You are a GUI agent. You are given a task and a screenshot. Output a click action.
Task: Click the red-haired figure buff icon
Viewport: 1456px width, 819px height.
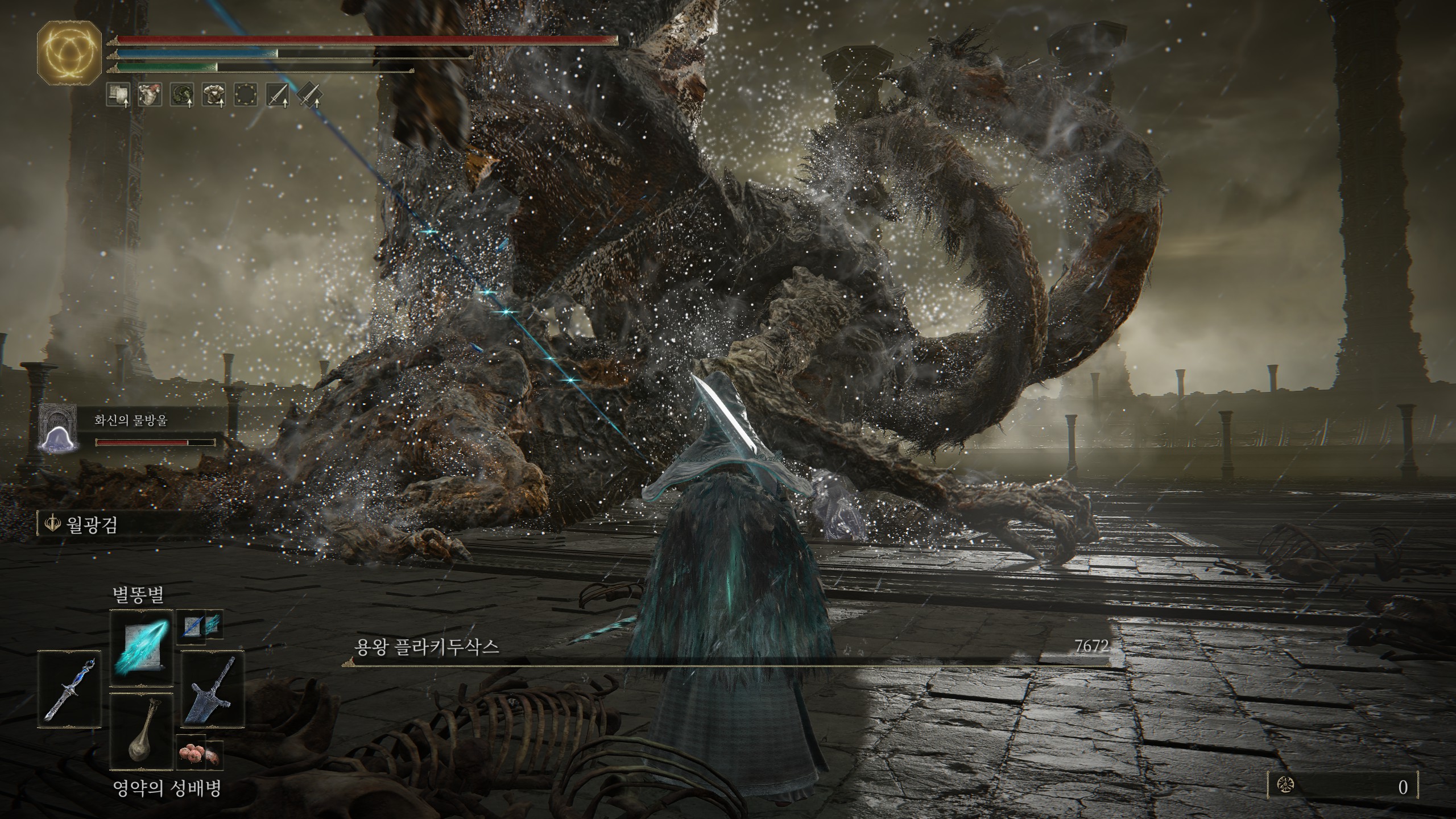coord(150,95)
